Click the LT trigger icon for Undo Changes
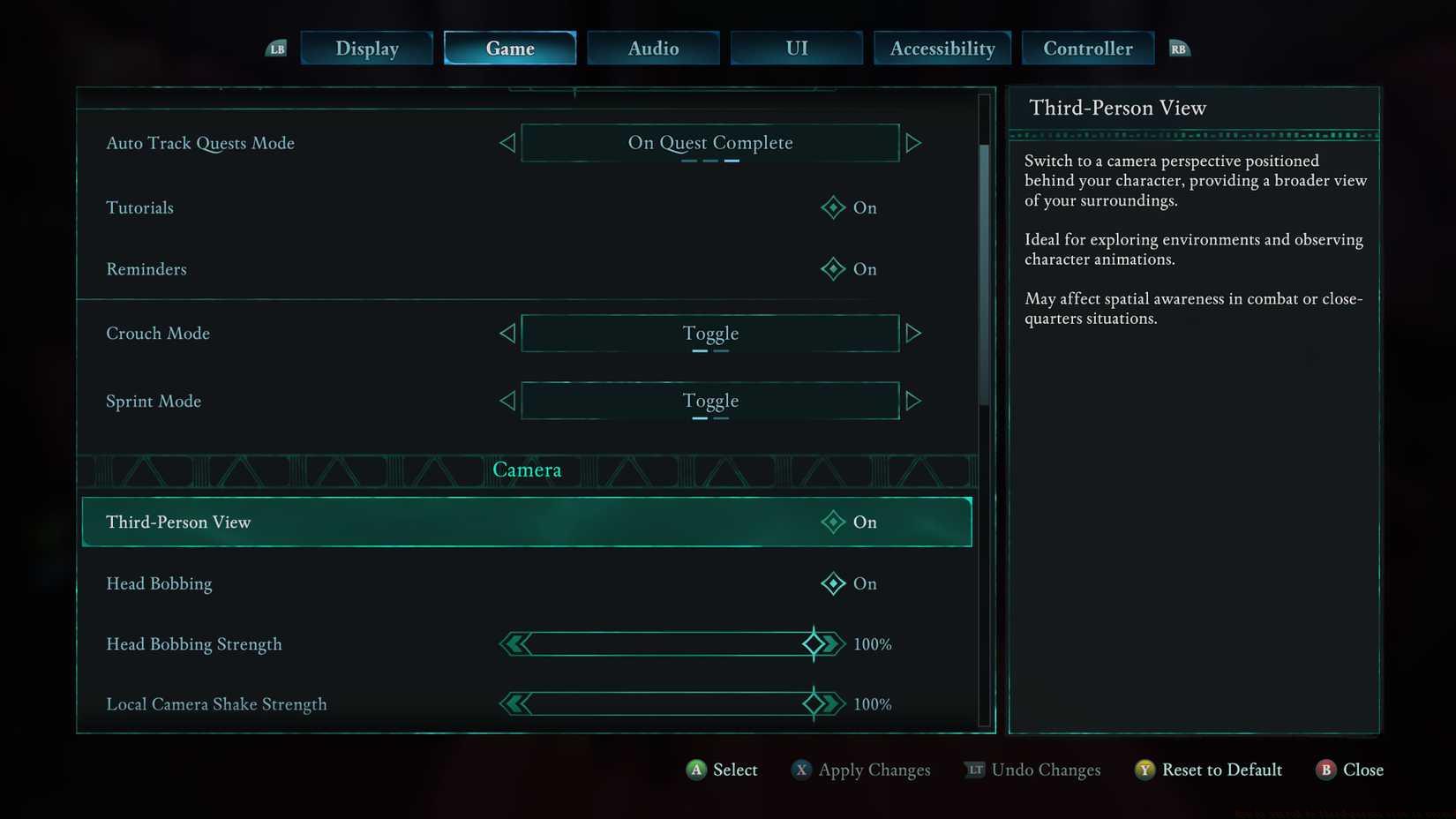Viewport: 1456px width, 819px height. point(975,770)
